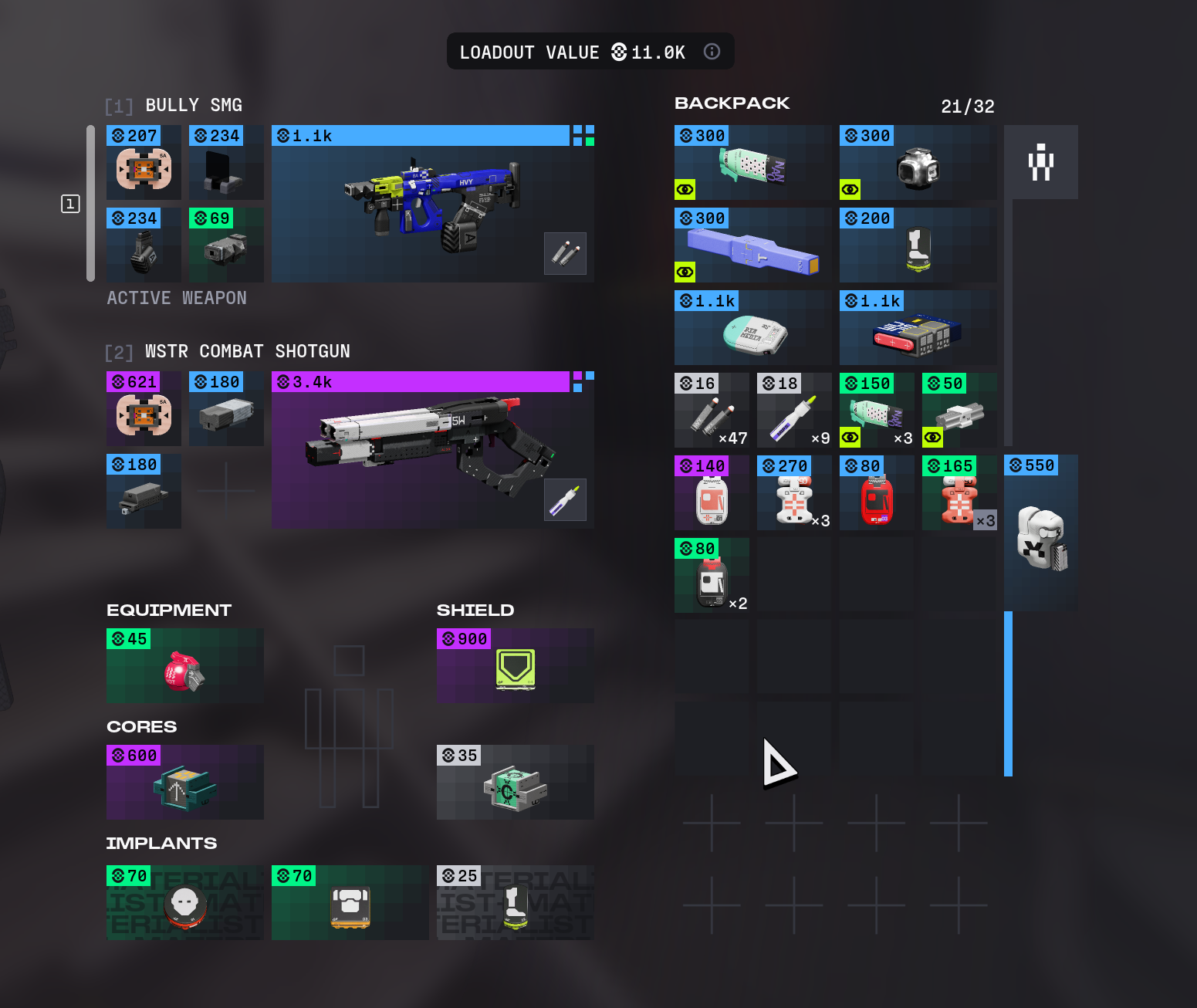Select the 900-value shield slot
This screenshot has width=1197, height=1008.
pos(515,666)
